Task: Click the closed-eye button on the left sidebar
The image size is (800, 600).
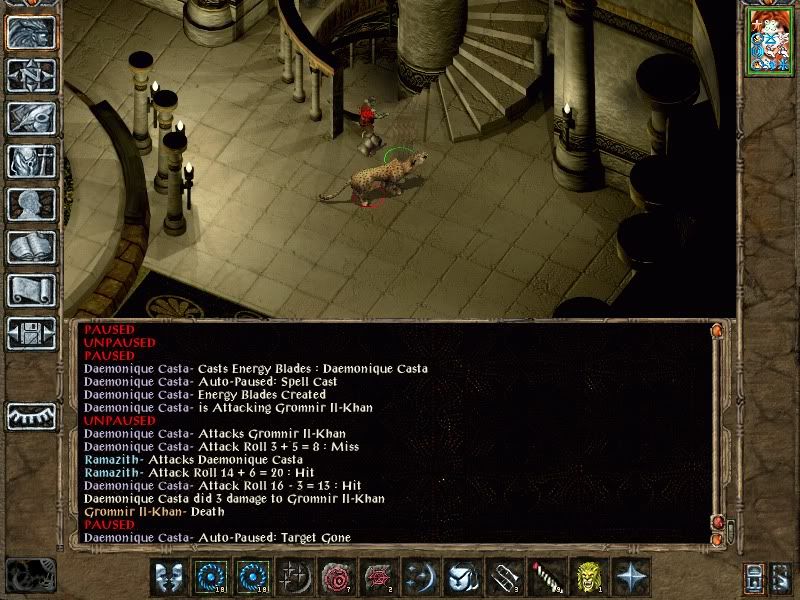Action: (31, 413)
